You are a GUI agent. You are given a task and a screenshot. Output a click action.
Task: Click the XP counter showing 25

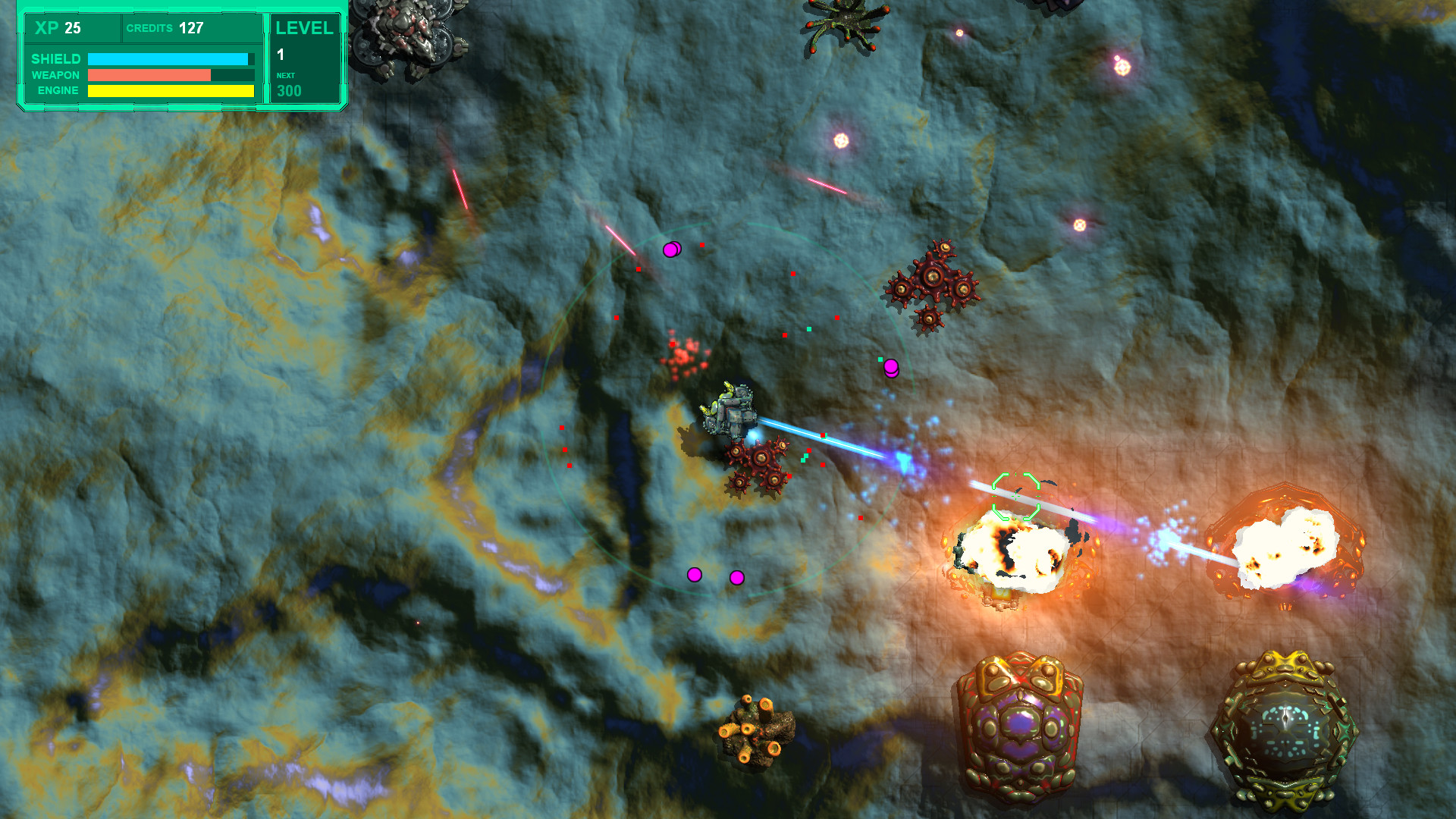57,29
